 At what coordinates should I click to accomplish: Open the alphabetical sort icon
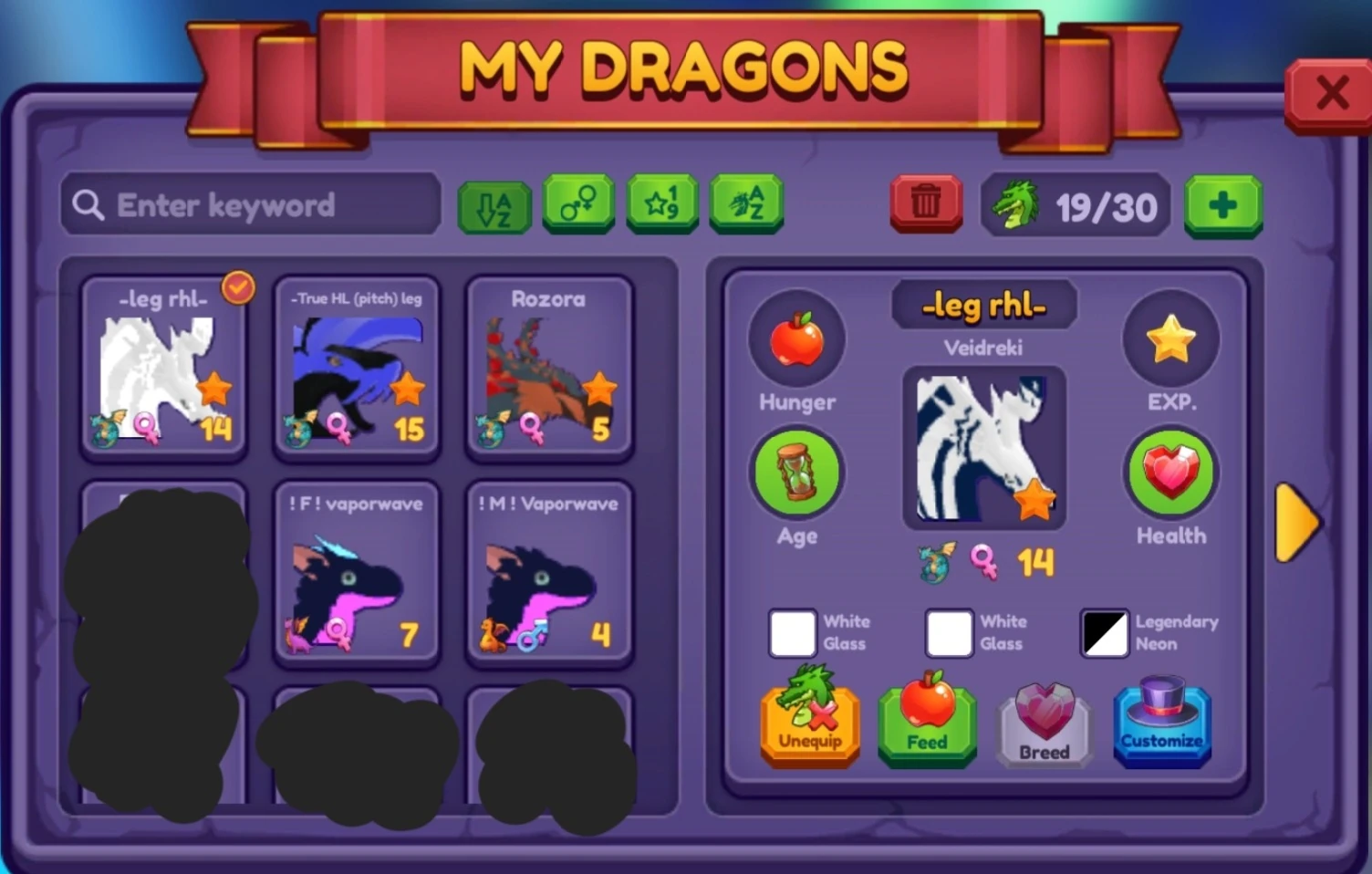tap(493, 204)
